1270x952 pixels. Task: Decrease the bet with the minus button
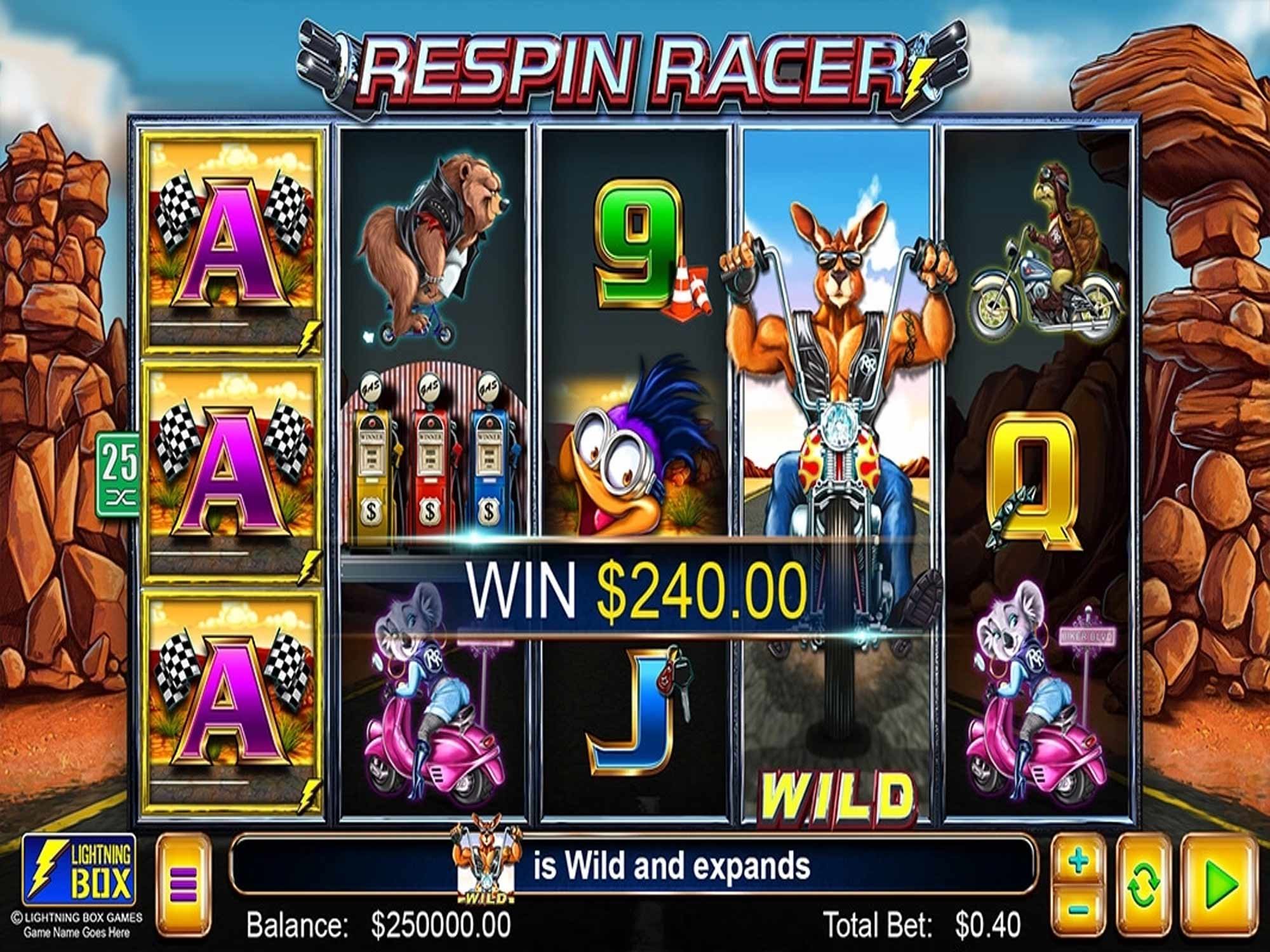click(x=1079, y=909)
